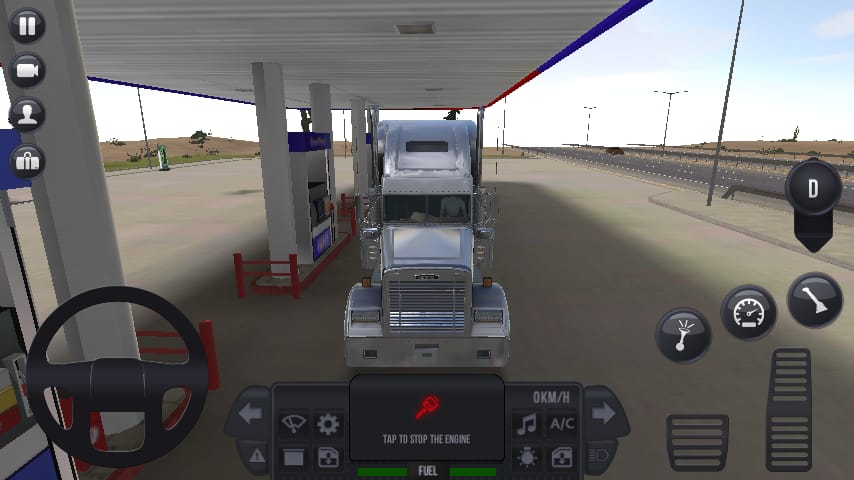This screenshot has width=854, height=480.
Task: Open the gear settings icon
Action: pos(327,423)
